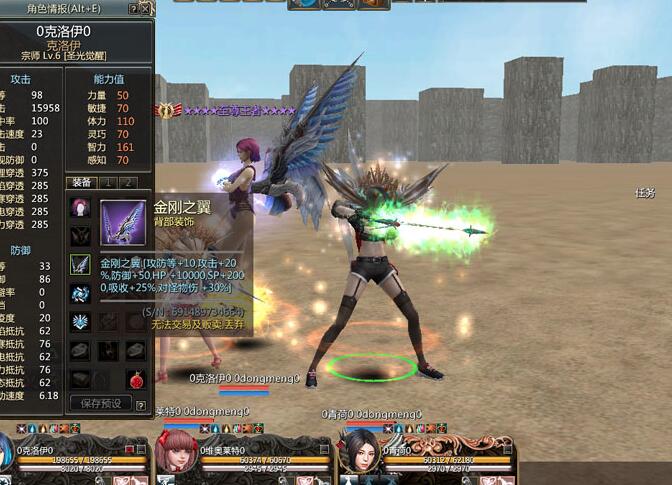The image size is (672, 485).
Task: Select the blue crystal flower equipment slot
Action: pyautogui.click(x=80, y=322)
